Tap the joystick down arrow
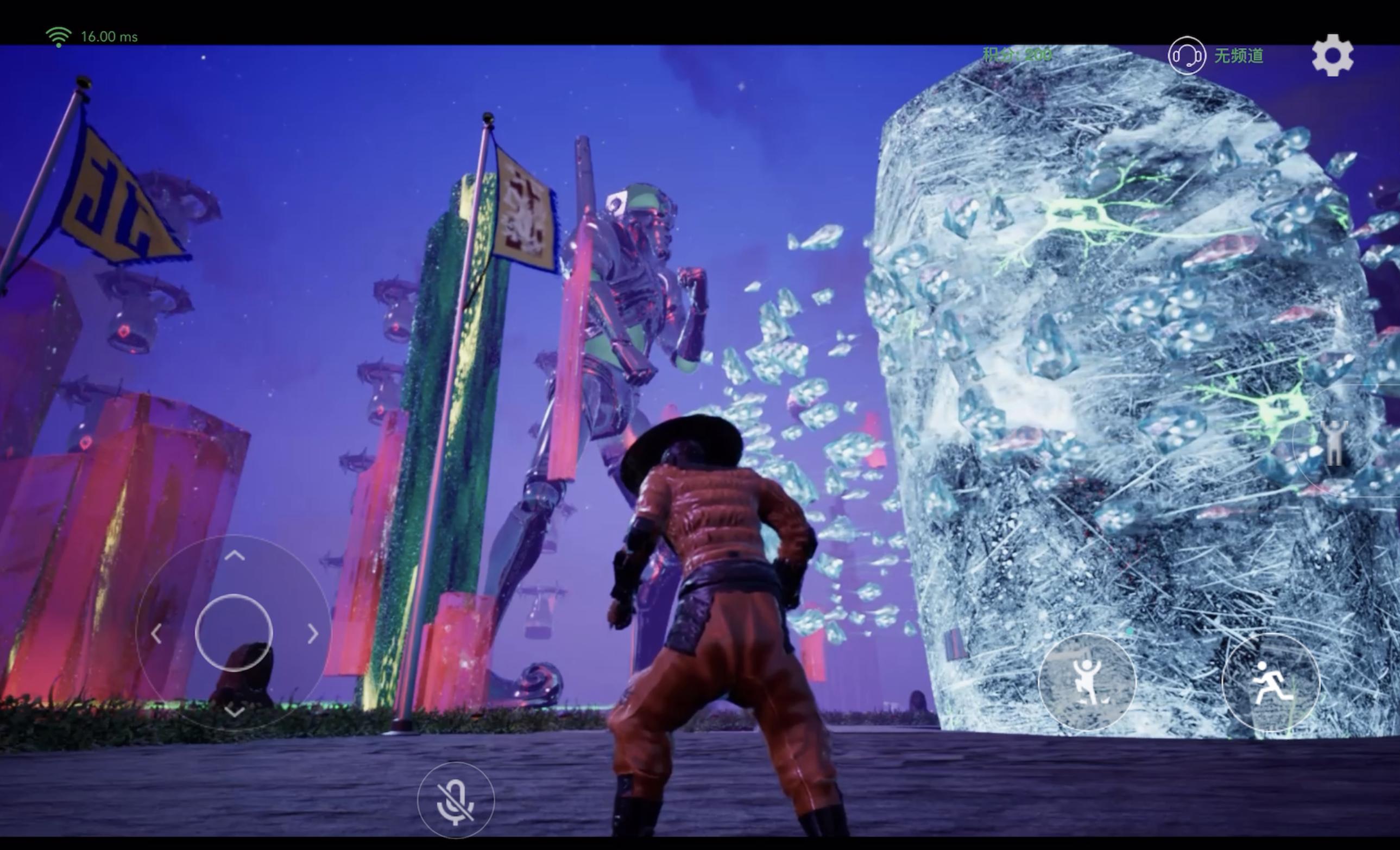The image size is (1400, 850). (x=234, y=710)
